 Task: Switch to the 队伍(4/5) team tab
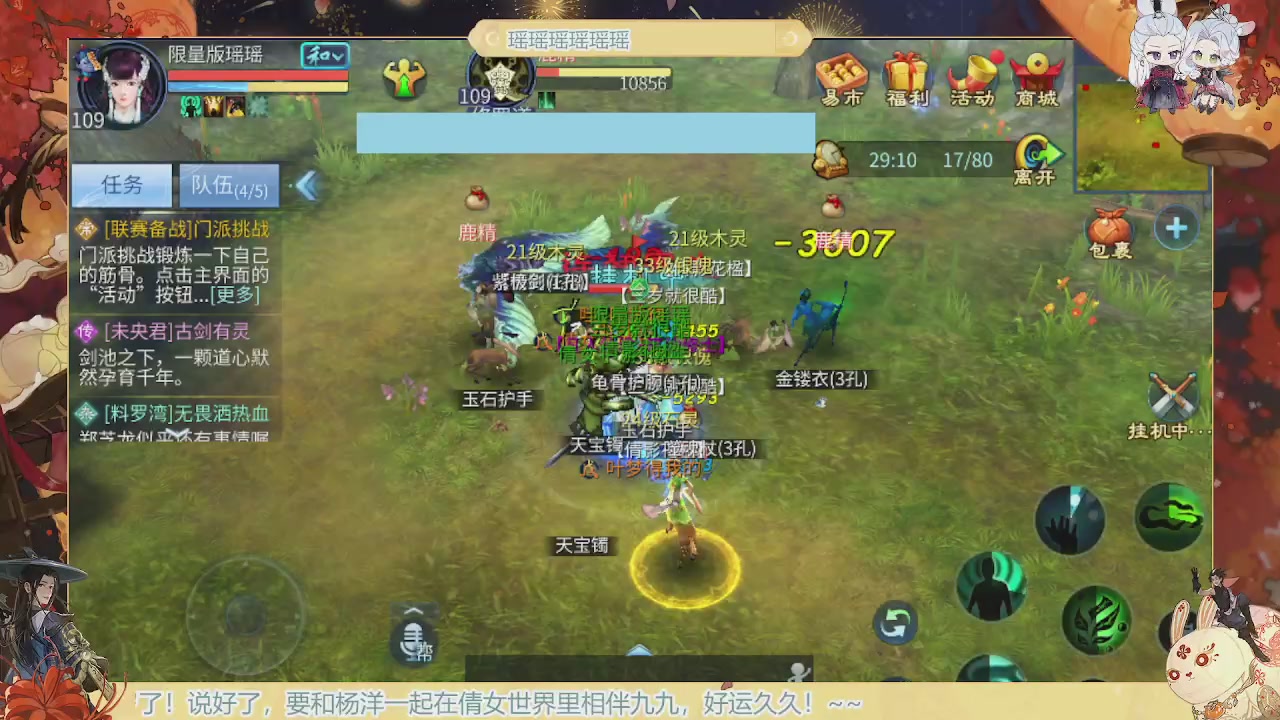coord(228,186)
